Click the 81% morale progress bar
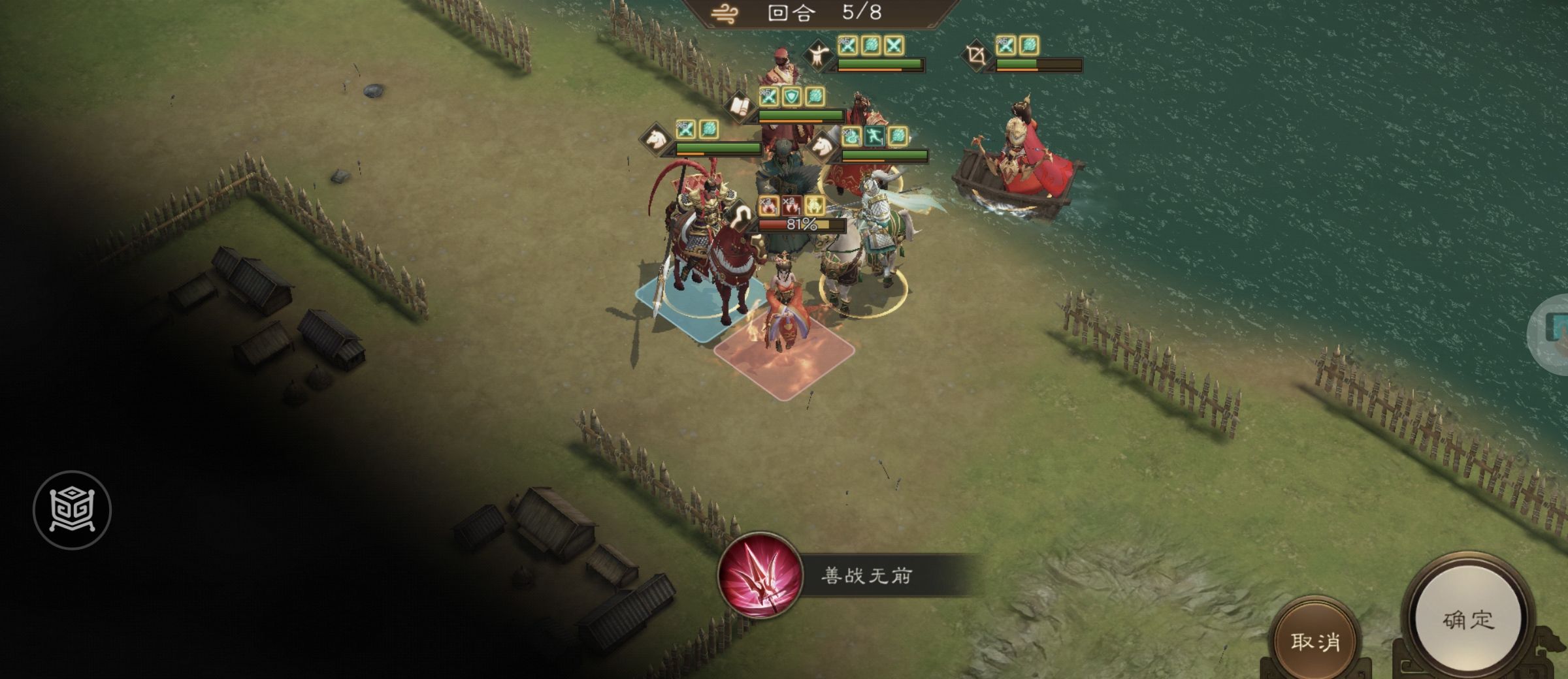 click(x=801, y=225)
